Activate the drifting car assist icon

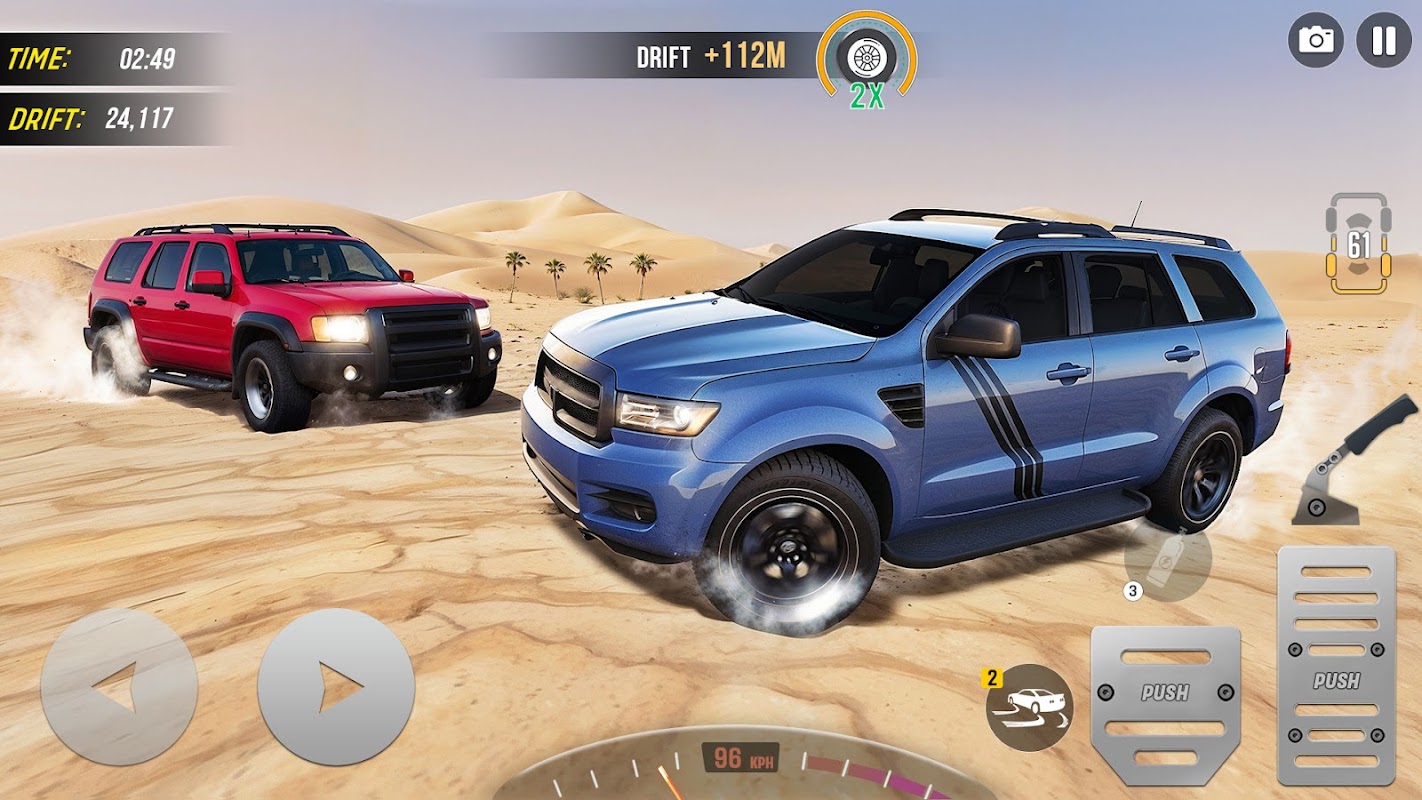coord(1029,707)
